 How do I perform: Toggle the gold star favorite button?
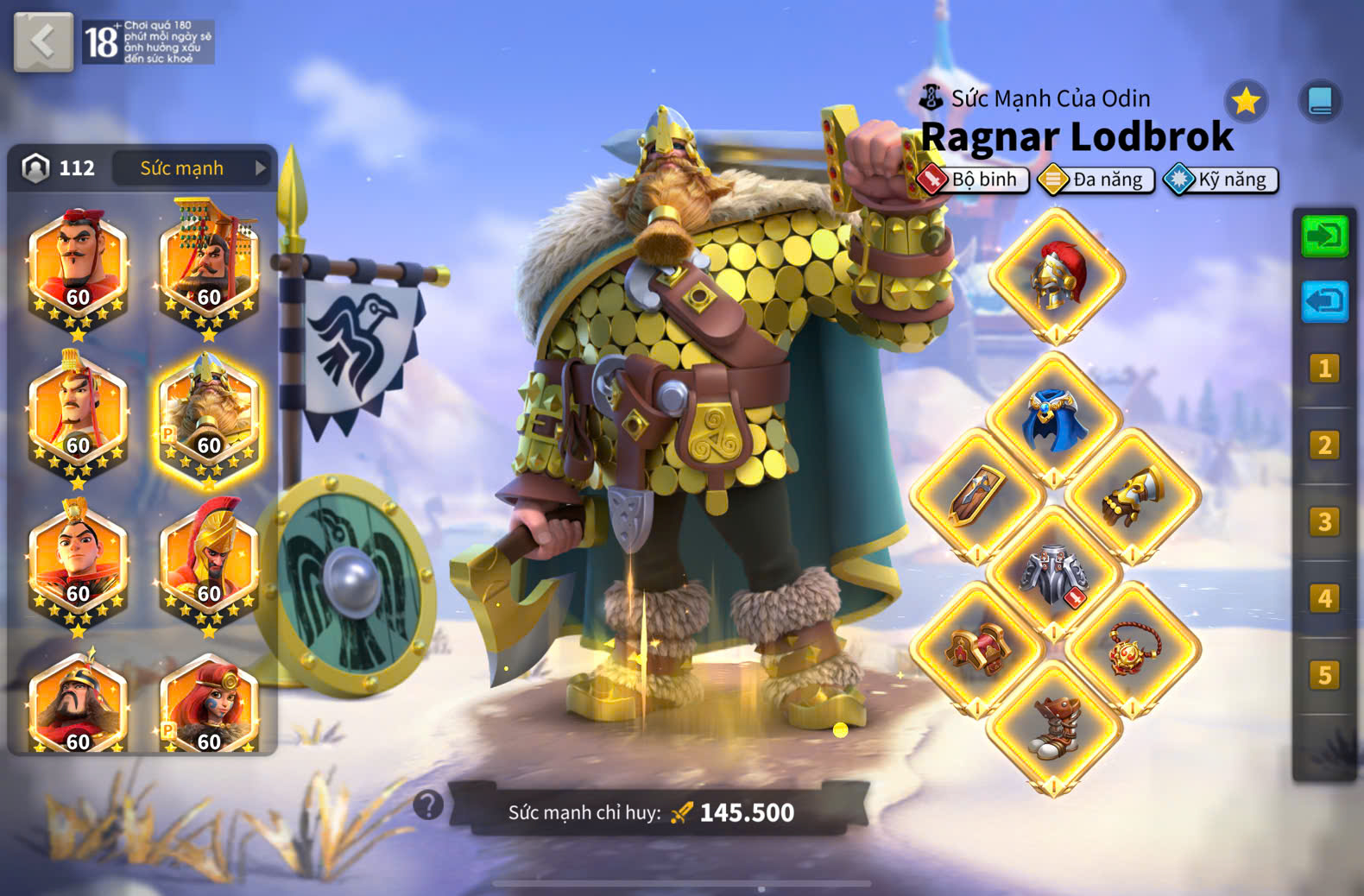pyautogui.click(x=1246, y=102)
